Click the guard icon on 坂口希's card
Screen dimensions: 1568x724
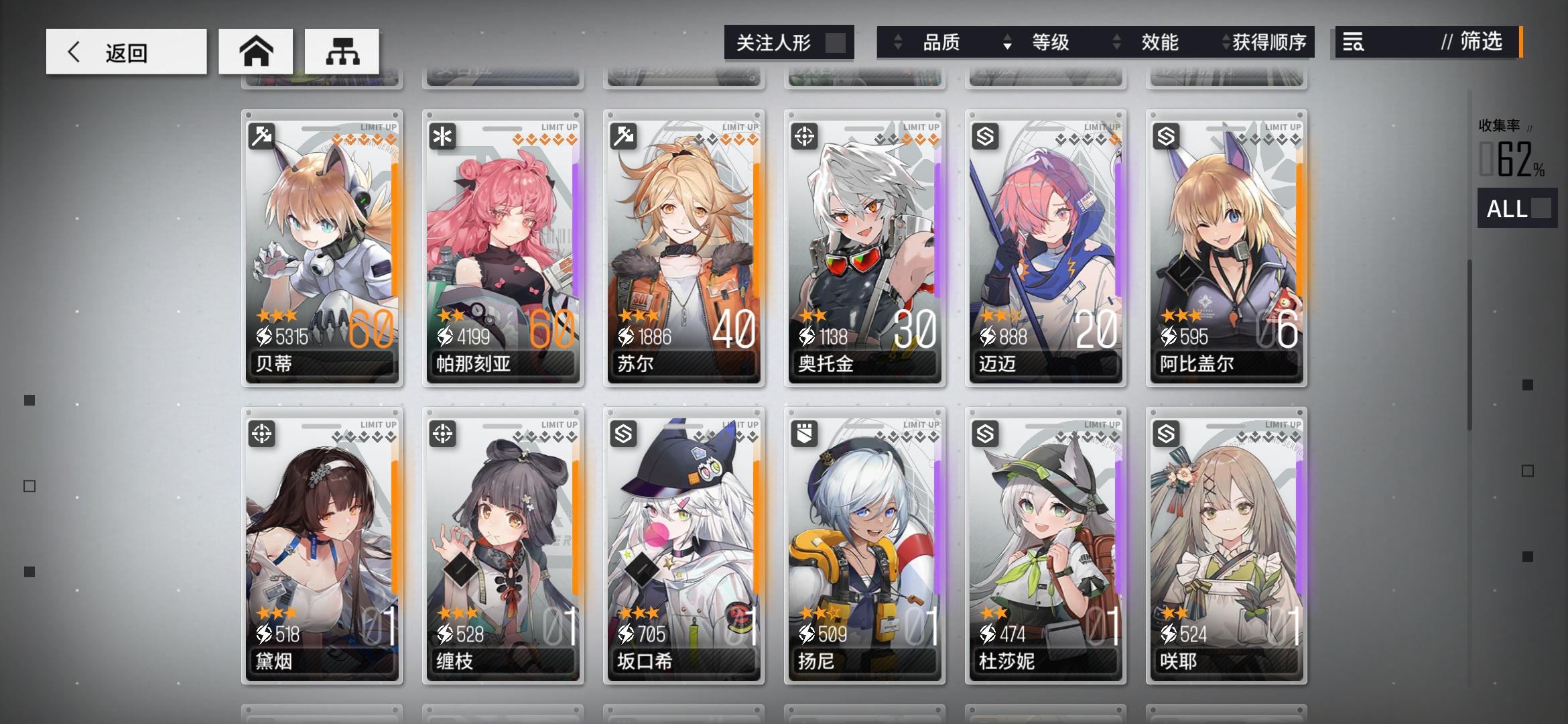[623, 433]
